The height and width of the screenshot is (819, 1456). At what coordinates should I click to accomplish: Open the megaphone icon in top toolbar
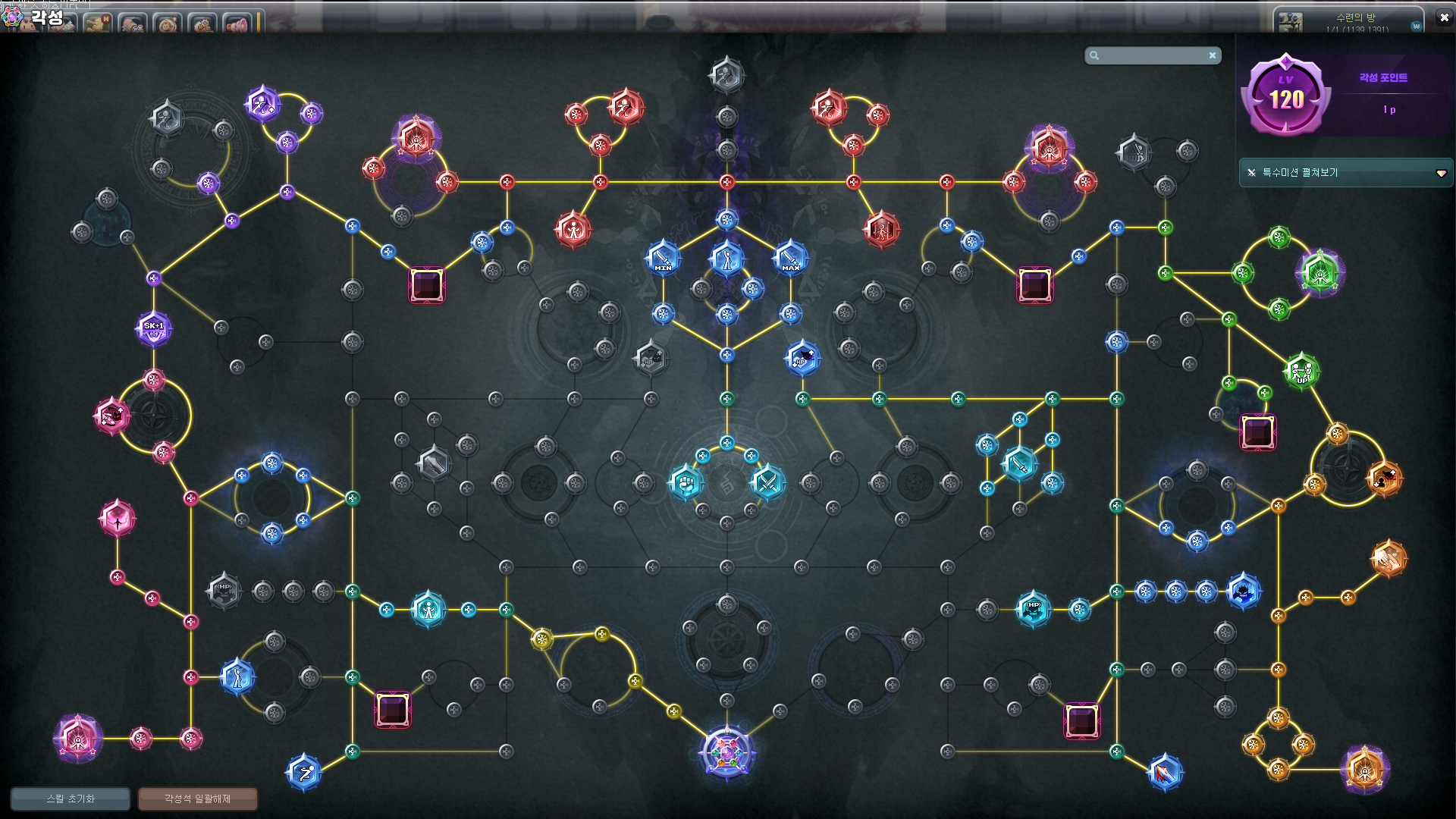click(237, 24)
